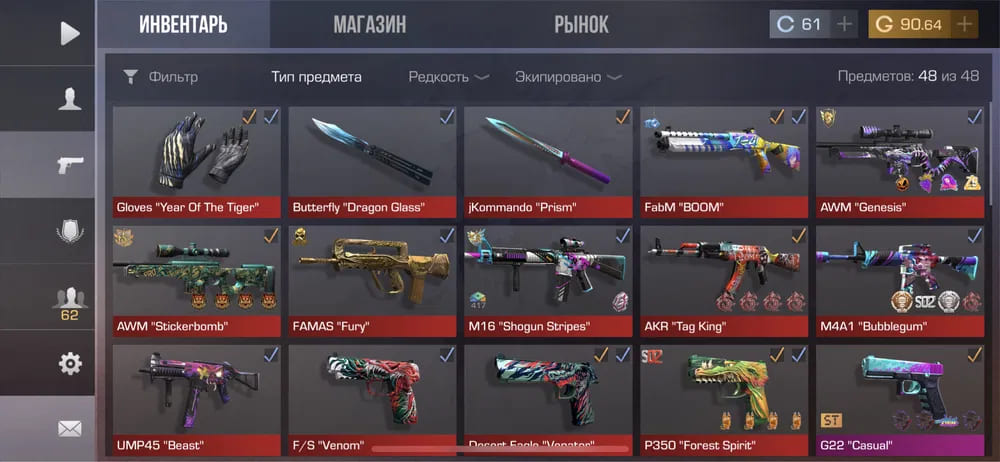1000x462 pixels.
Task: Select the Butterfly "Dragon Glass" knife
Action: [x=372, y=162]
